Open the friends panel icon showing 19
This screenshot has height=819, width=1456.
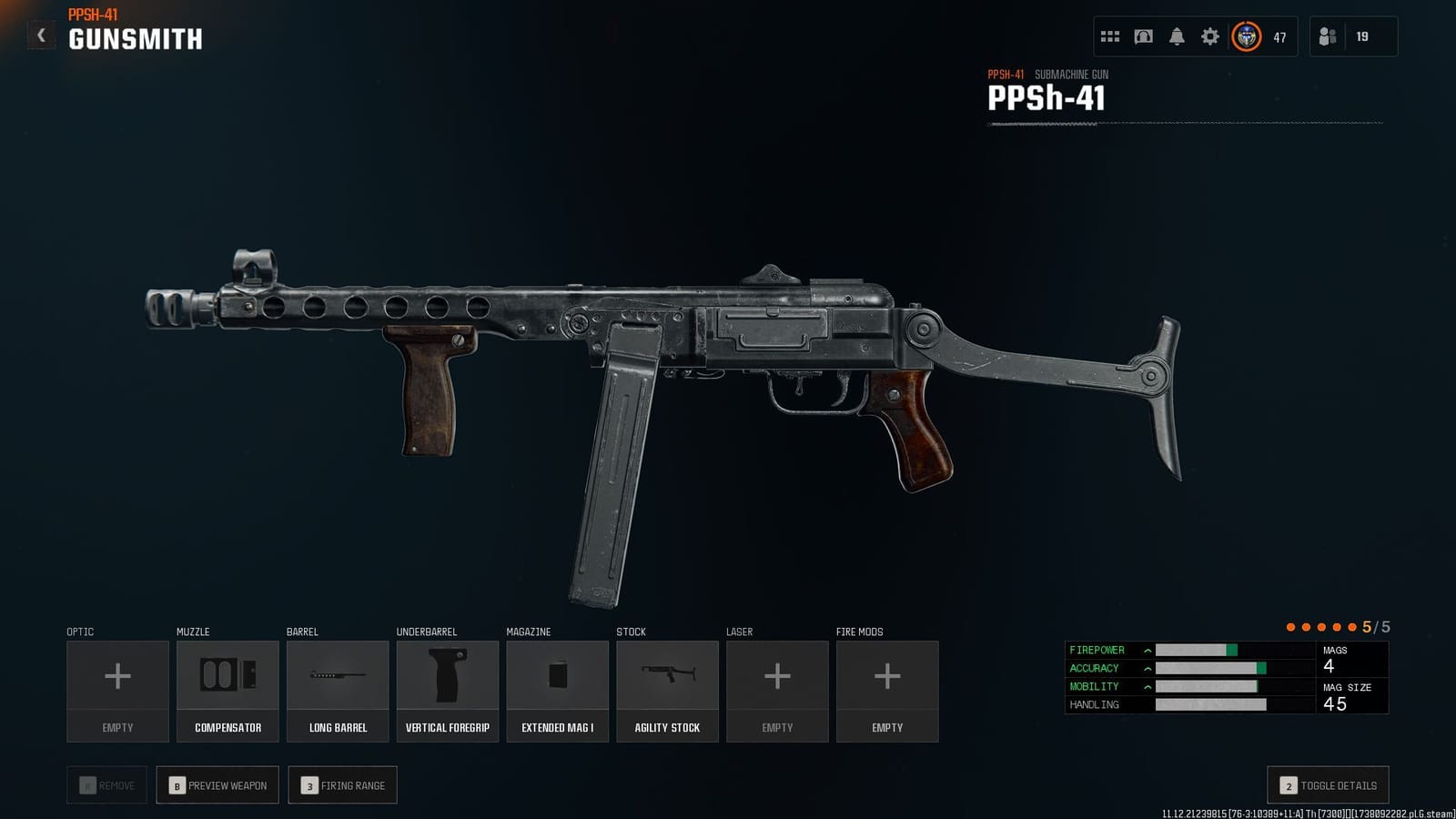pos(1327,35)
